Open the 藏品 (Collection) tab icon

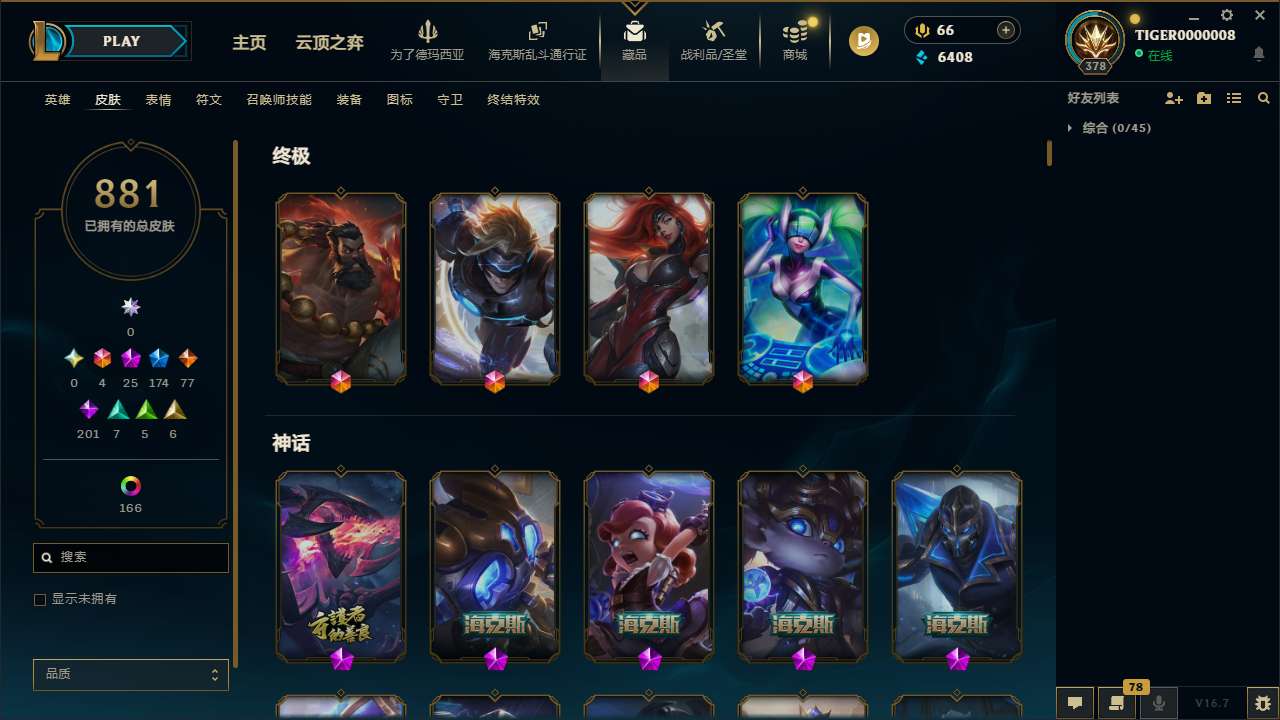(x=634, y=30)
